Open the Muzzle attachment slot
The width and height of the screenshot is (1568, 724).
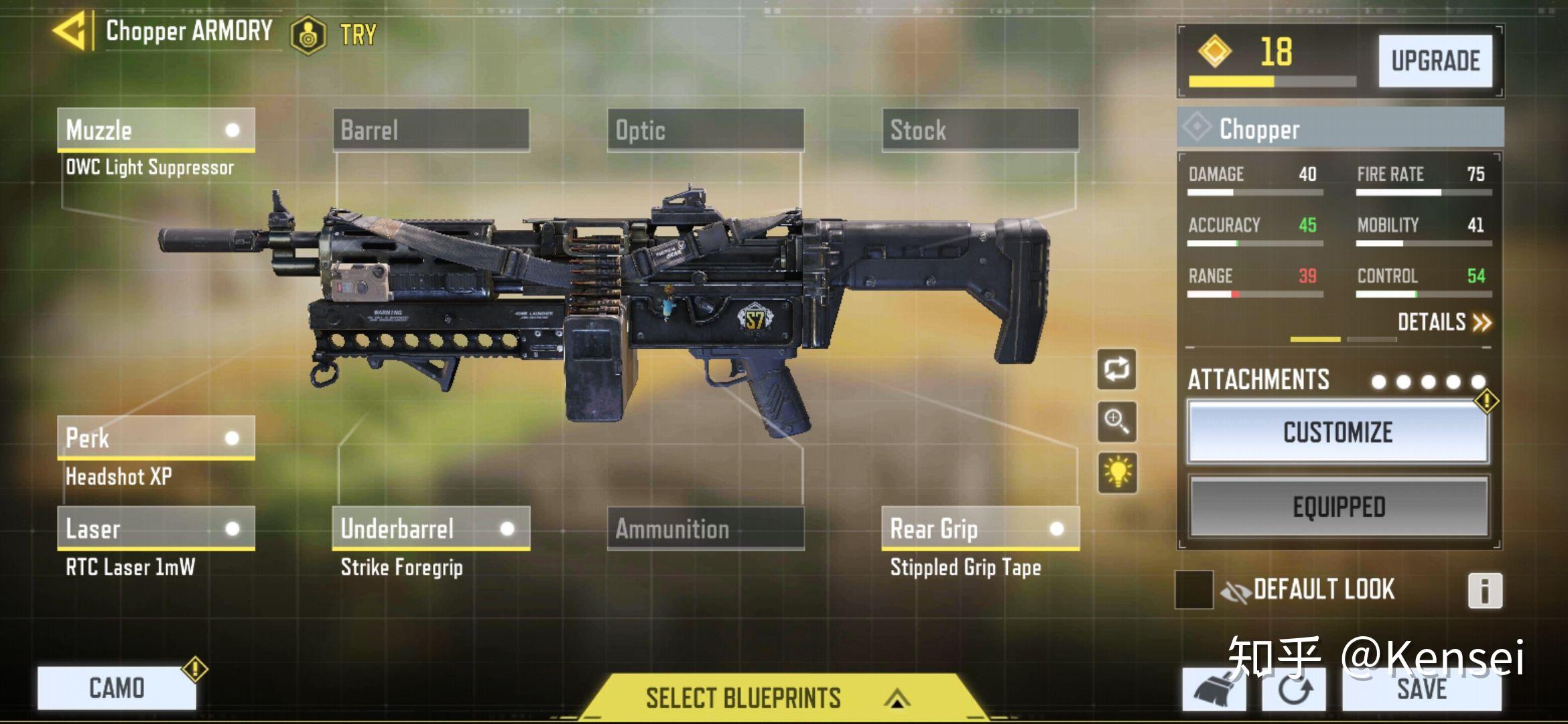(x=155, y=129)
